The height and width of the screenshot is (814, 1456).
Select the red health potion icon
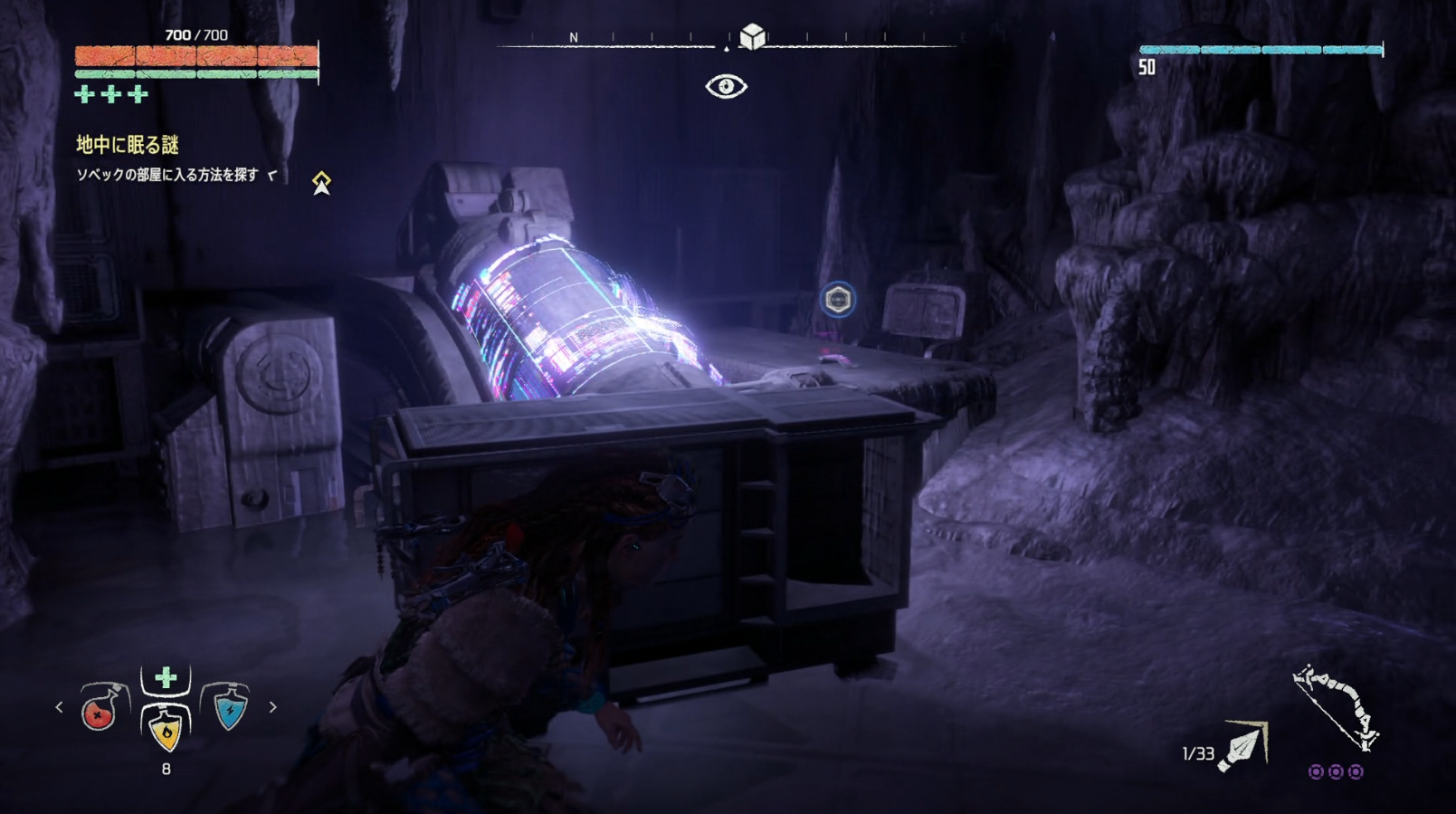101,707
